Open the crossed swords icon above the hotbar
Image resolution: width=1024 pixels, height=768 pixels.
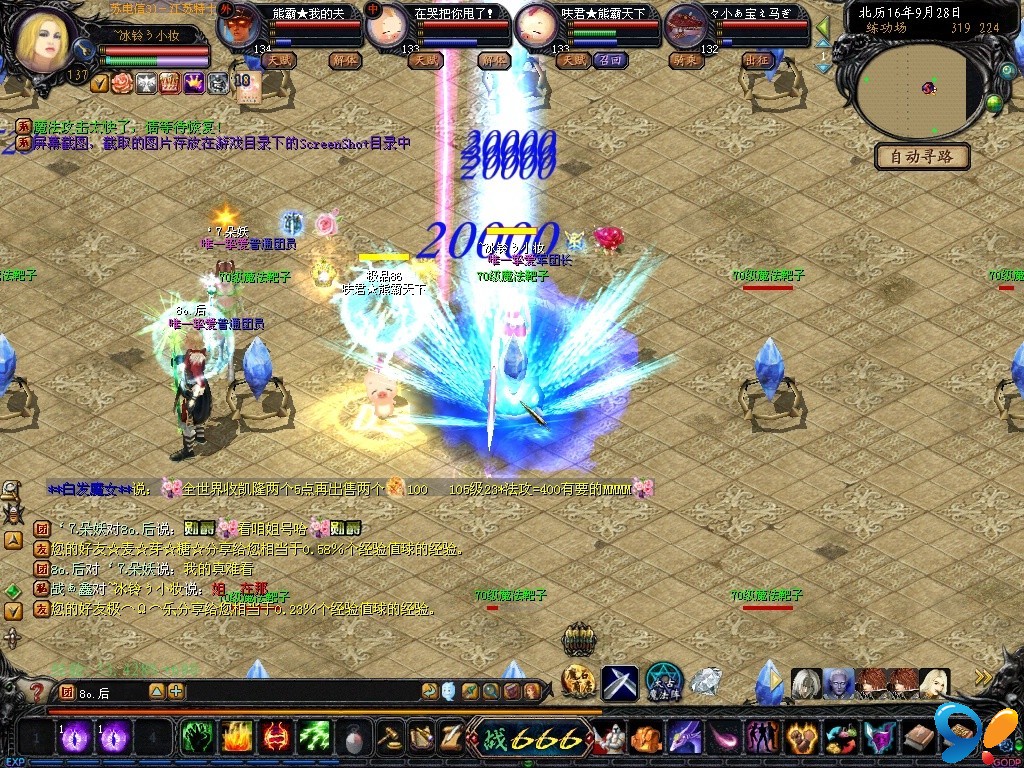click(620, 682)
